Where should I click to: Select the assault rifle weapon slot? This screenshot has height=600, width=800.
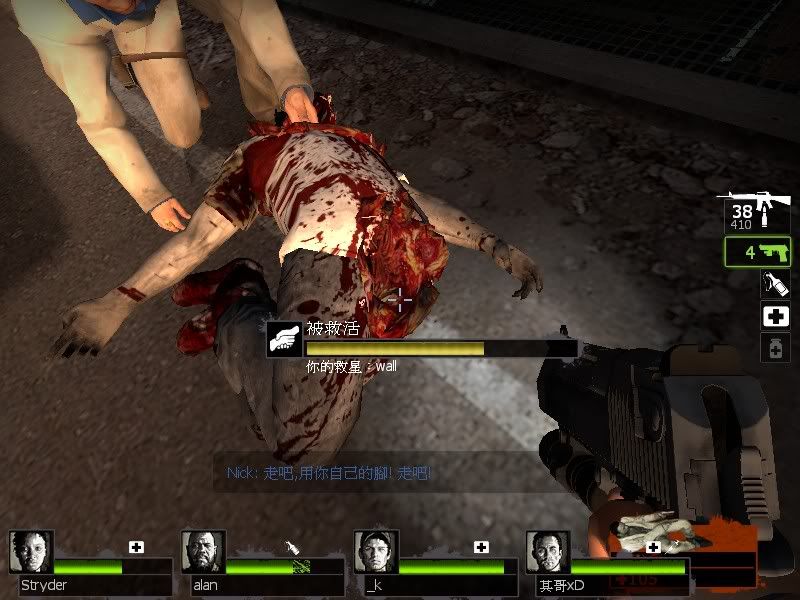pos(754,210)
